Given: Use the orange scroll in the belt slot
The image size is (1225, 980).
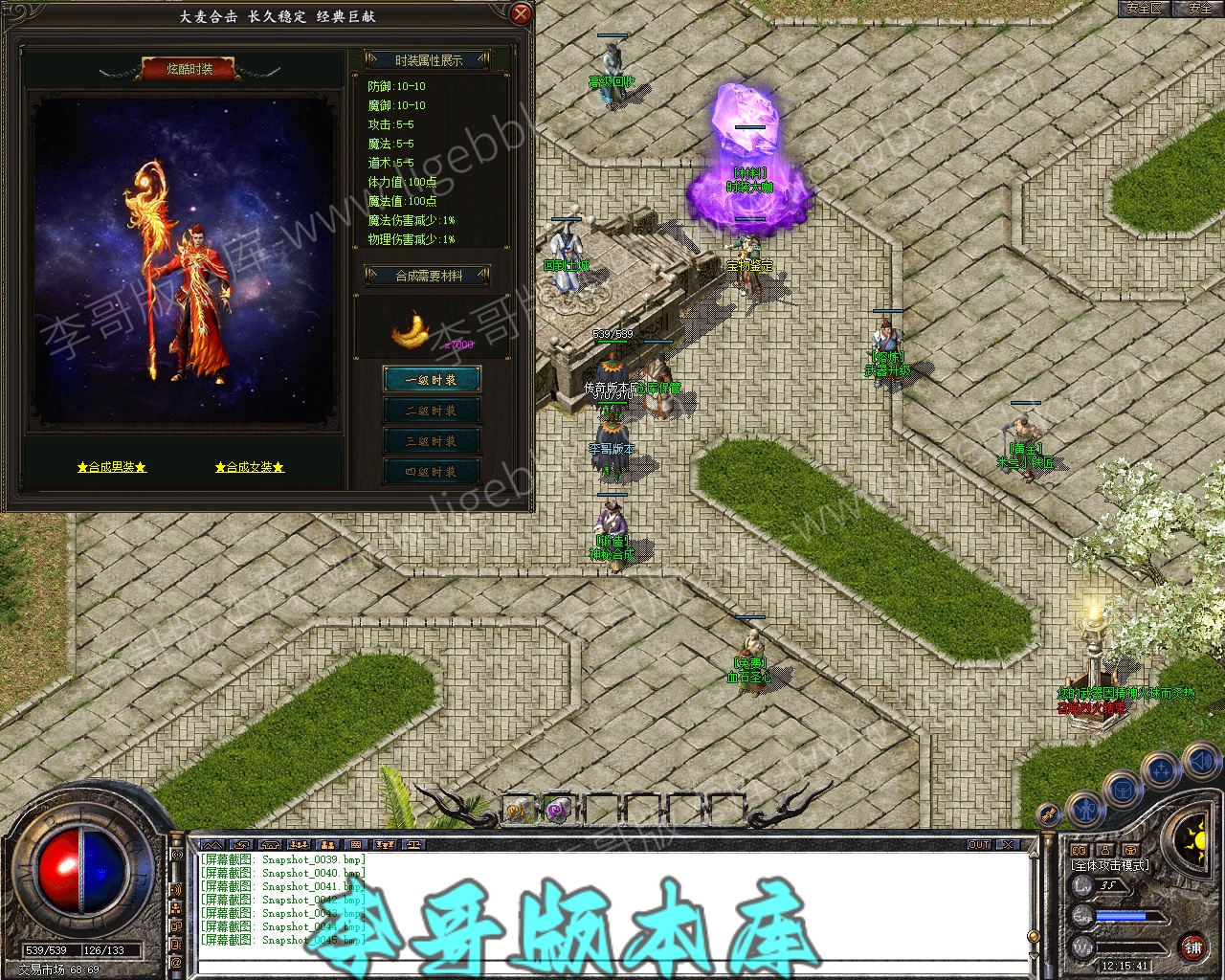Looking at the screenshot, I should [518, 811].
